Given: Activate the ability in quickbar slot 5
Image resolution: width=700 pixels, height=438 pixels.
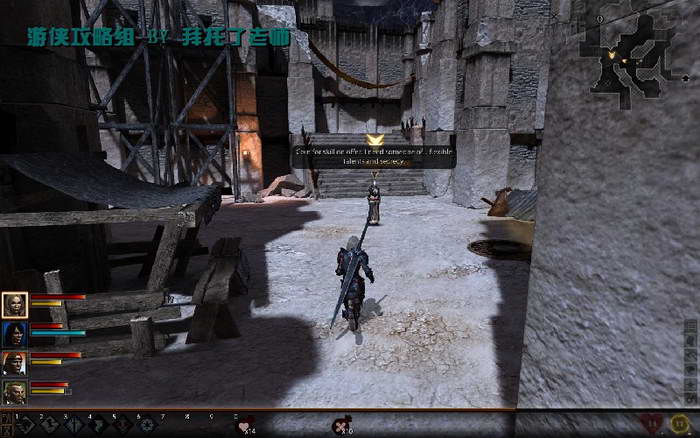Looking at the screenshot, I should point(124,425).
